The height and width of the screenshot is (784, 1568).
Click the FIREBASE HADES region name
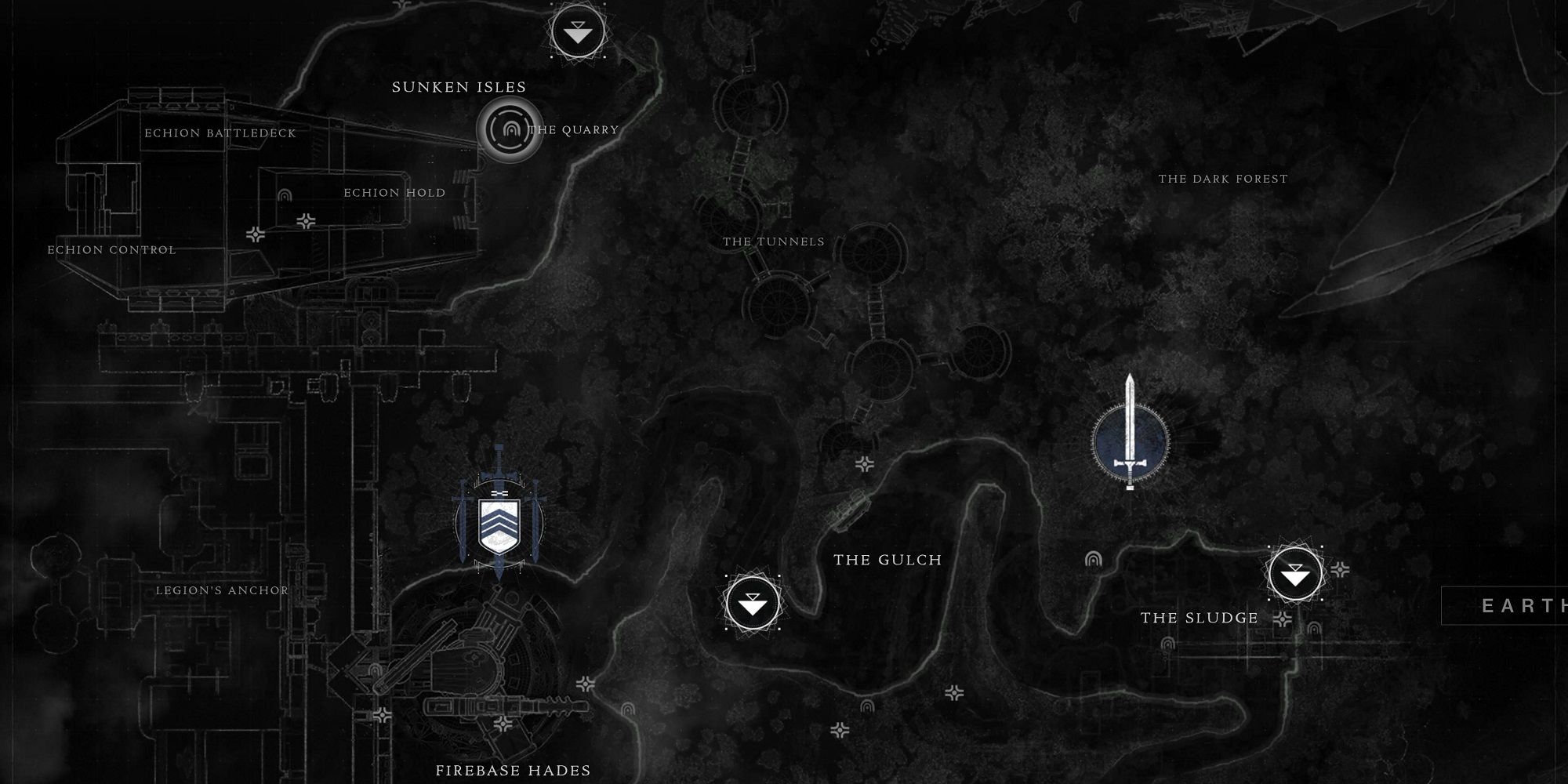coord(514,771)
